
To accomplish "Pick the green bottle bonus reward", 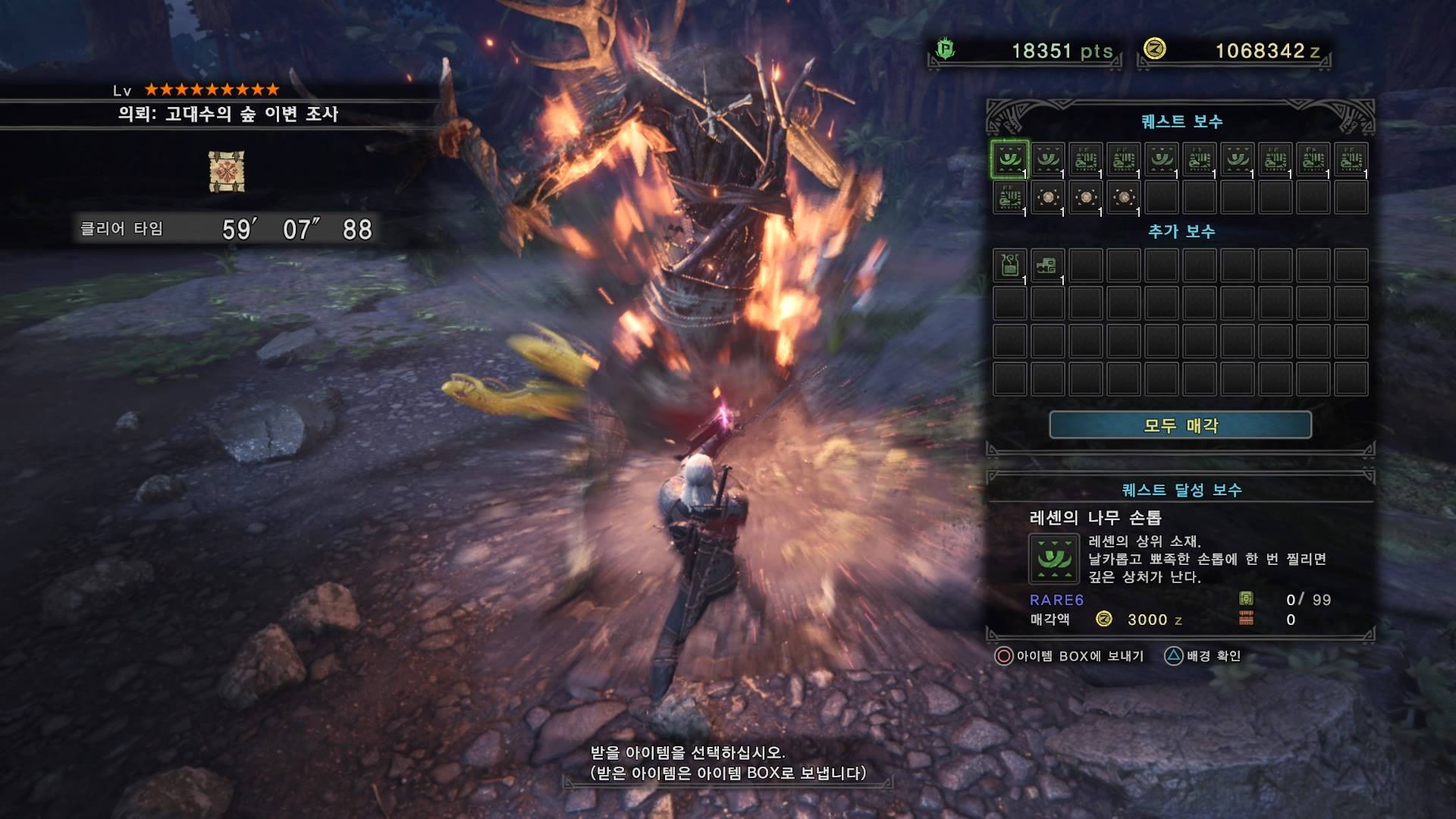I will pos(1009,265).
